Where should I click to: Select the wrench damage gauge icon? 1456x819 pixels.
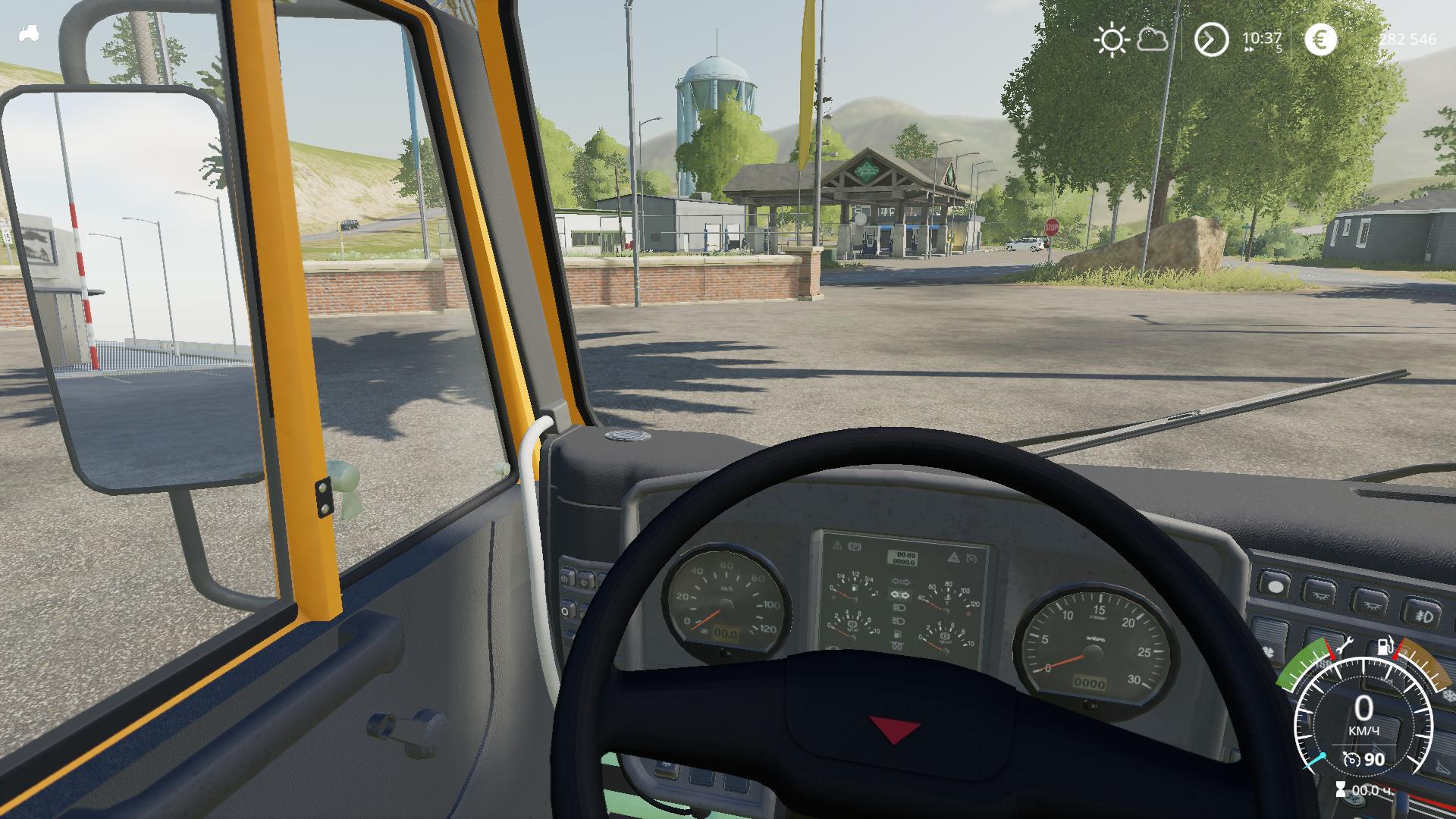pos(1343,646)
